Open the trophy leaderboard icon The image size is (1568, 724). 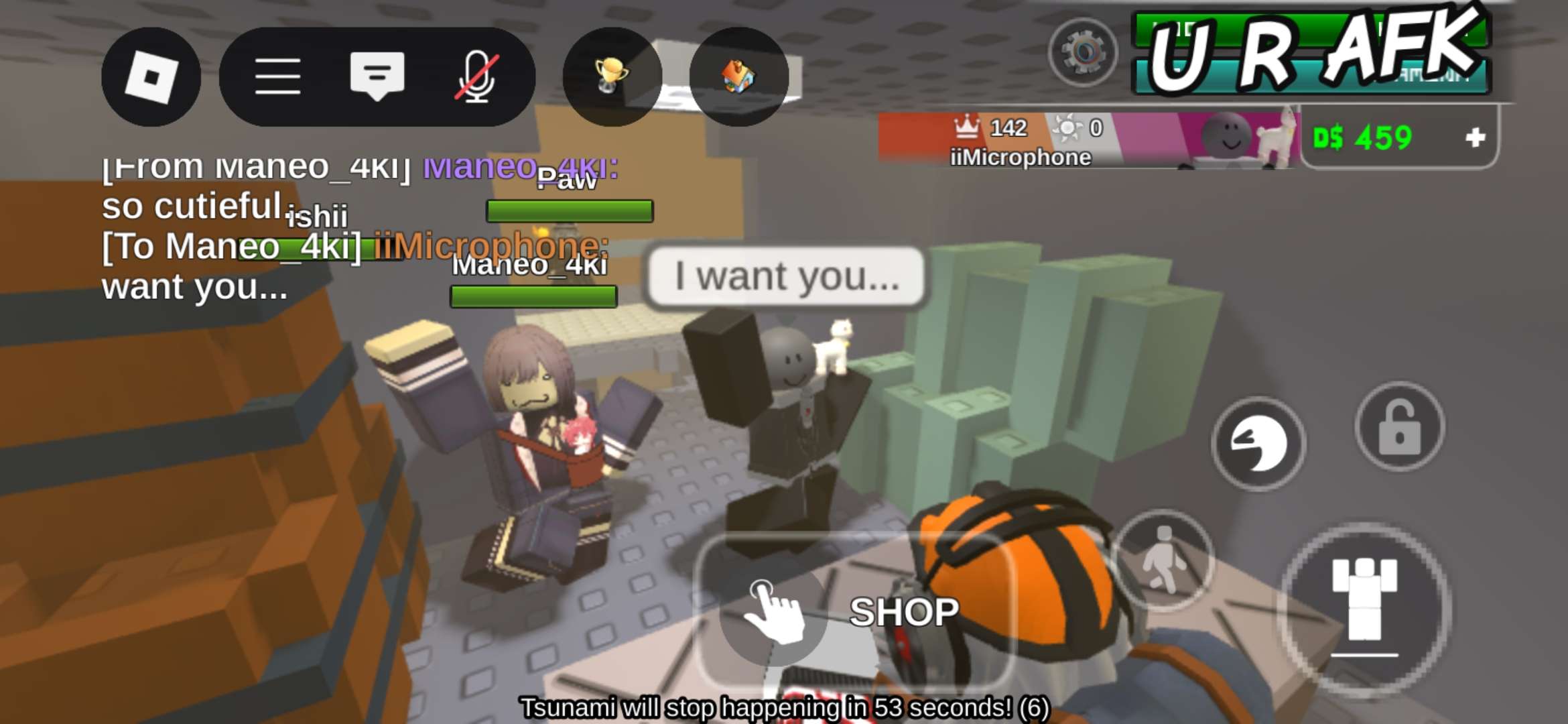(x=611, y=77)
